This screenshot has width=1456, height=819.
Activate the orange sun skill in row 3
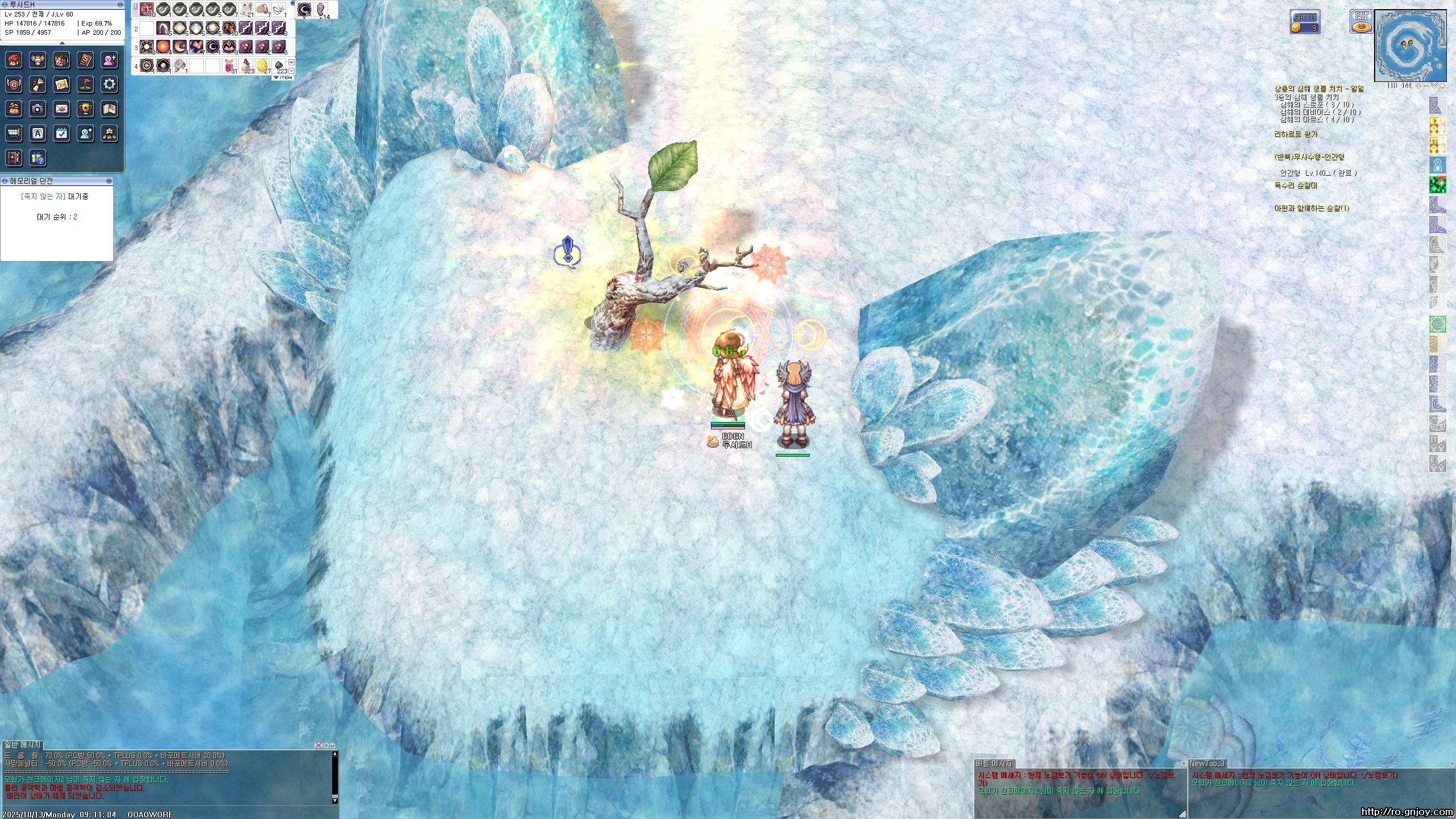point(163,47)
